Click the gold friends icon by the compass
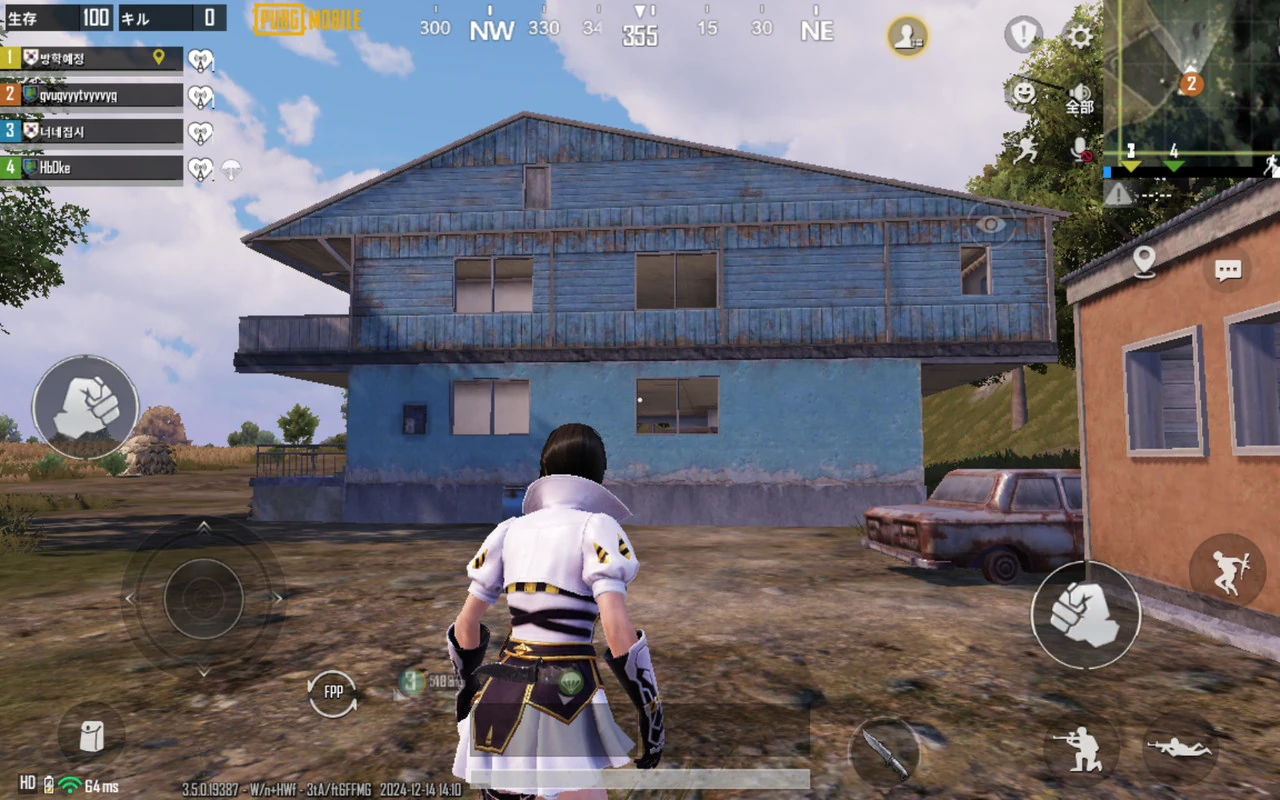1280x800 pixels. coord(907,36)
